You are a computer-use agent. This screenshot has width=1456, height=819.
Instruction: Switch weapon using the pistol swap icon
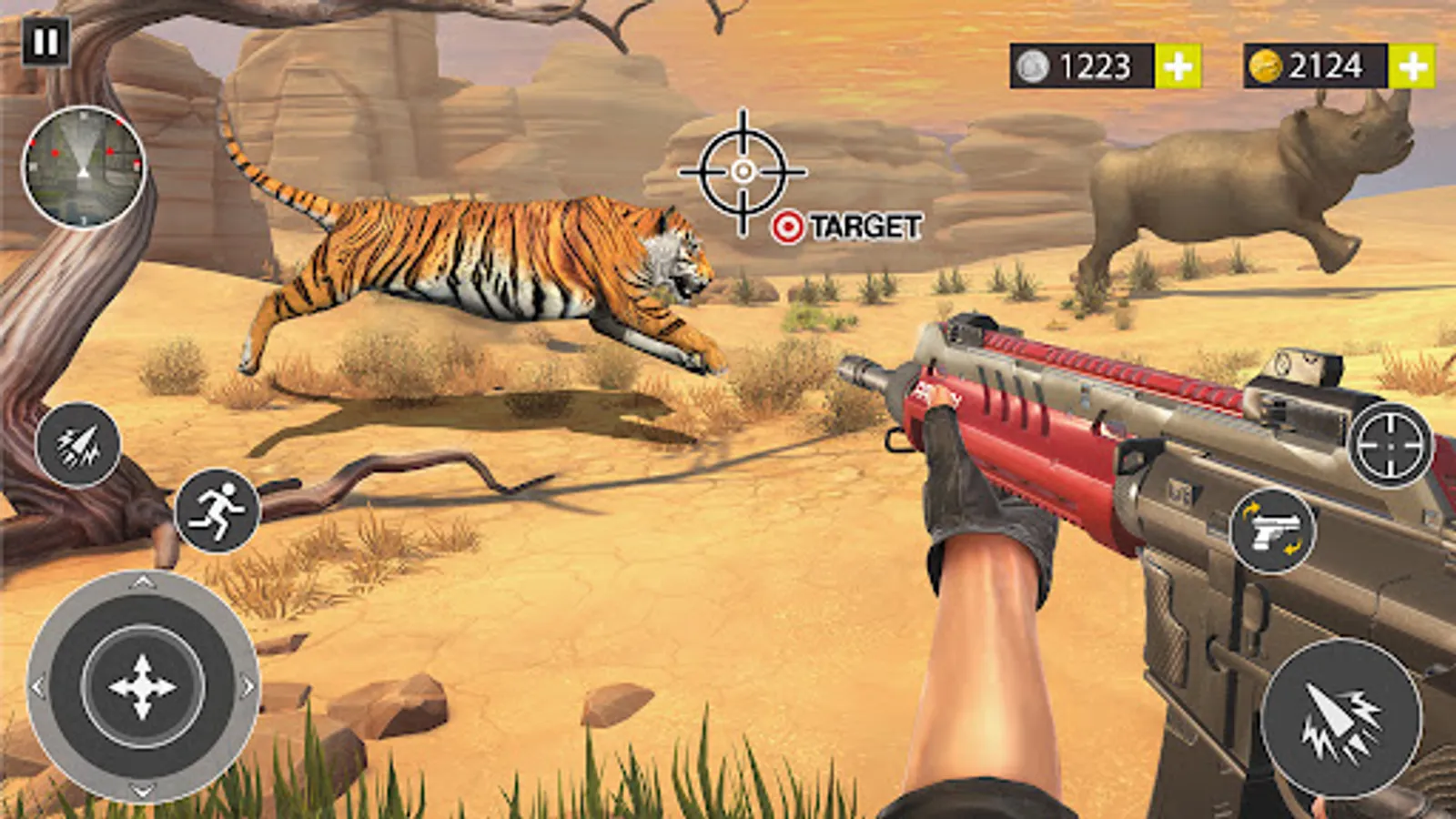coord(1272,531)
